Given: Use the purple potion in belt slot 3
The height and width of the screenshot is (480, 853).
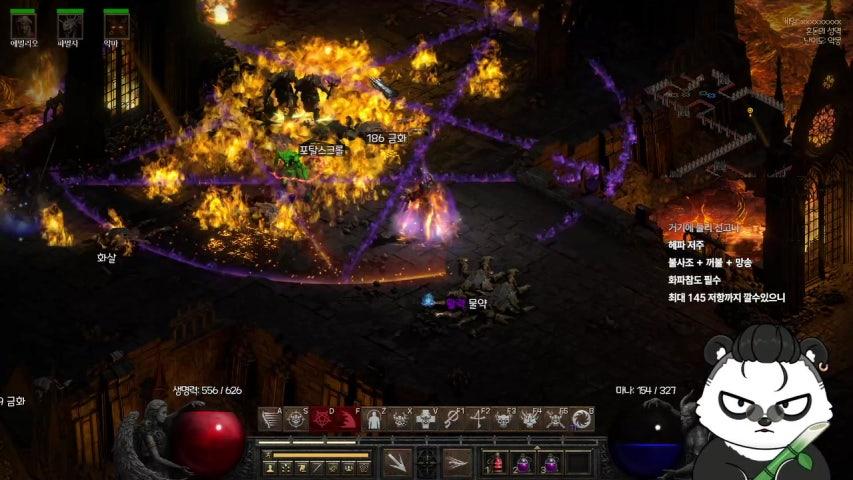Looking at the screenshot, I should (x=551, y=463).
